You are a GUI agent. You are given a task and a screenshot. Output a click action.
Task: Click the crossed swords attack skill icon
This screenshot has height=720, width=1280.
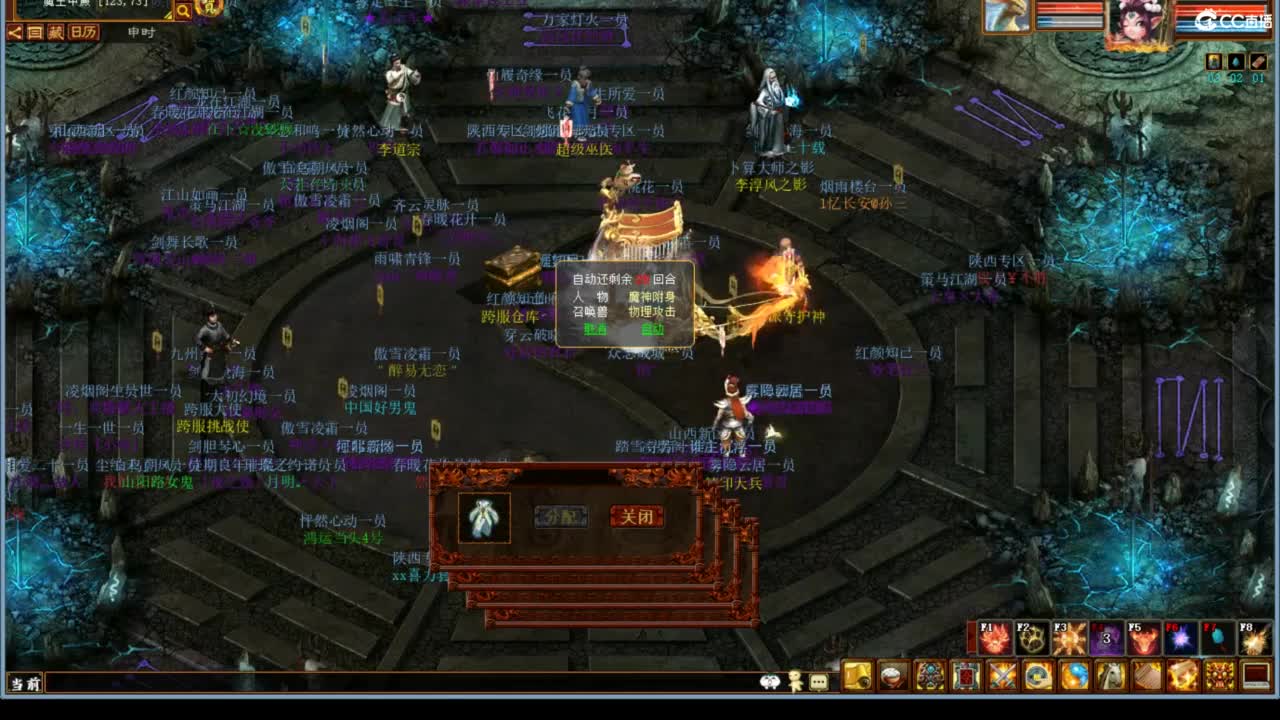coord(1000,675)
